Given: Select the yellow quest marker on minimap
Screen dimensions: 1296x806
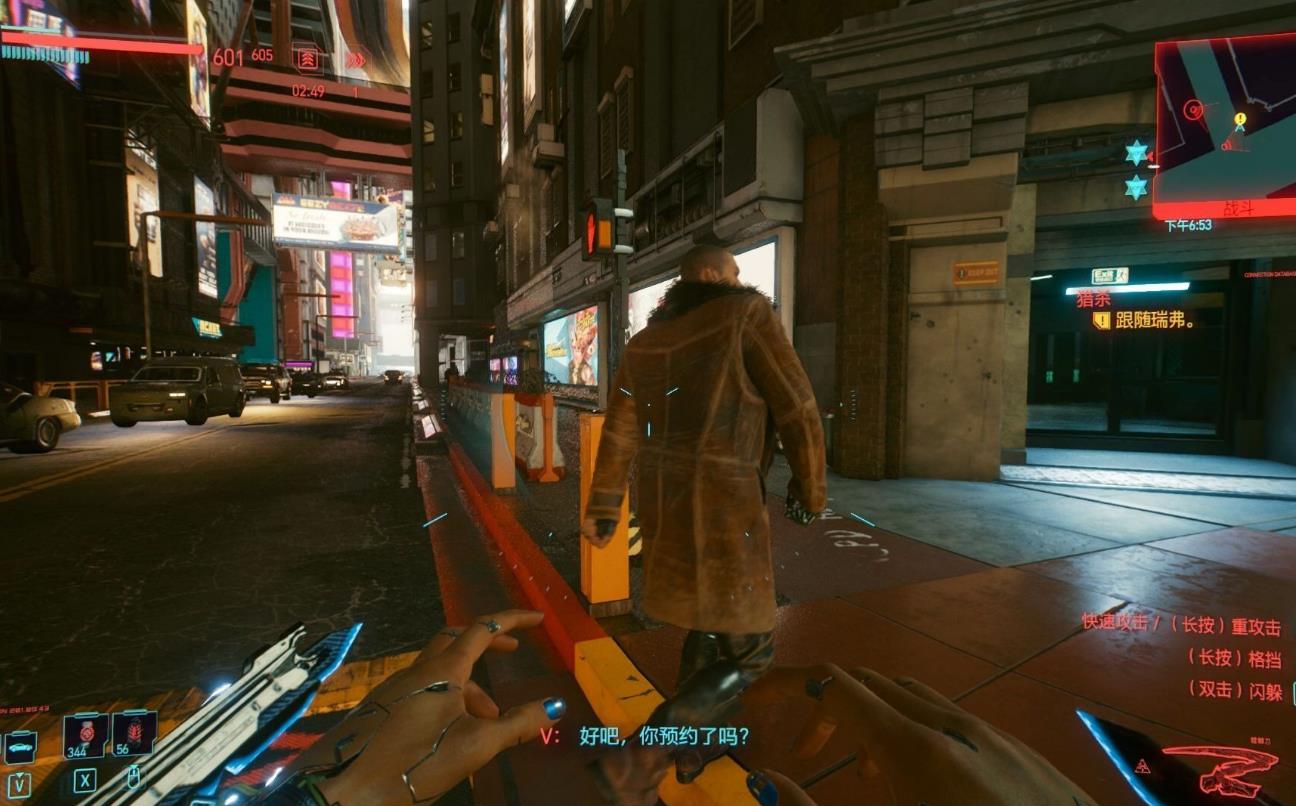Looking at the screenshot, I should pos(1240,121).
